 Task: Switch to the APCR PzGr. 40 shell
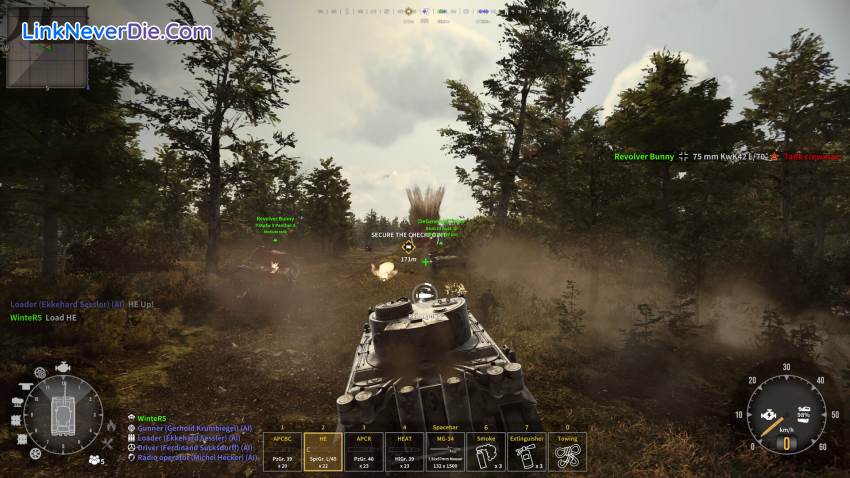pos(363,451)
